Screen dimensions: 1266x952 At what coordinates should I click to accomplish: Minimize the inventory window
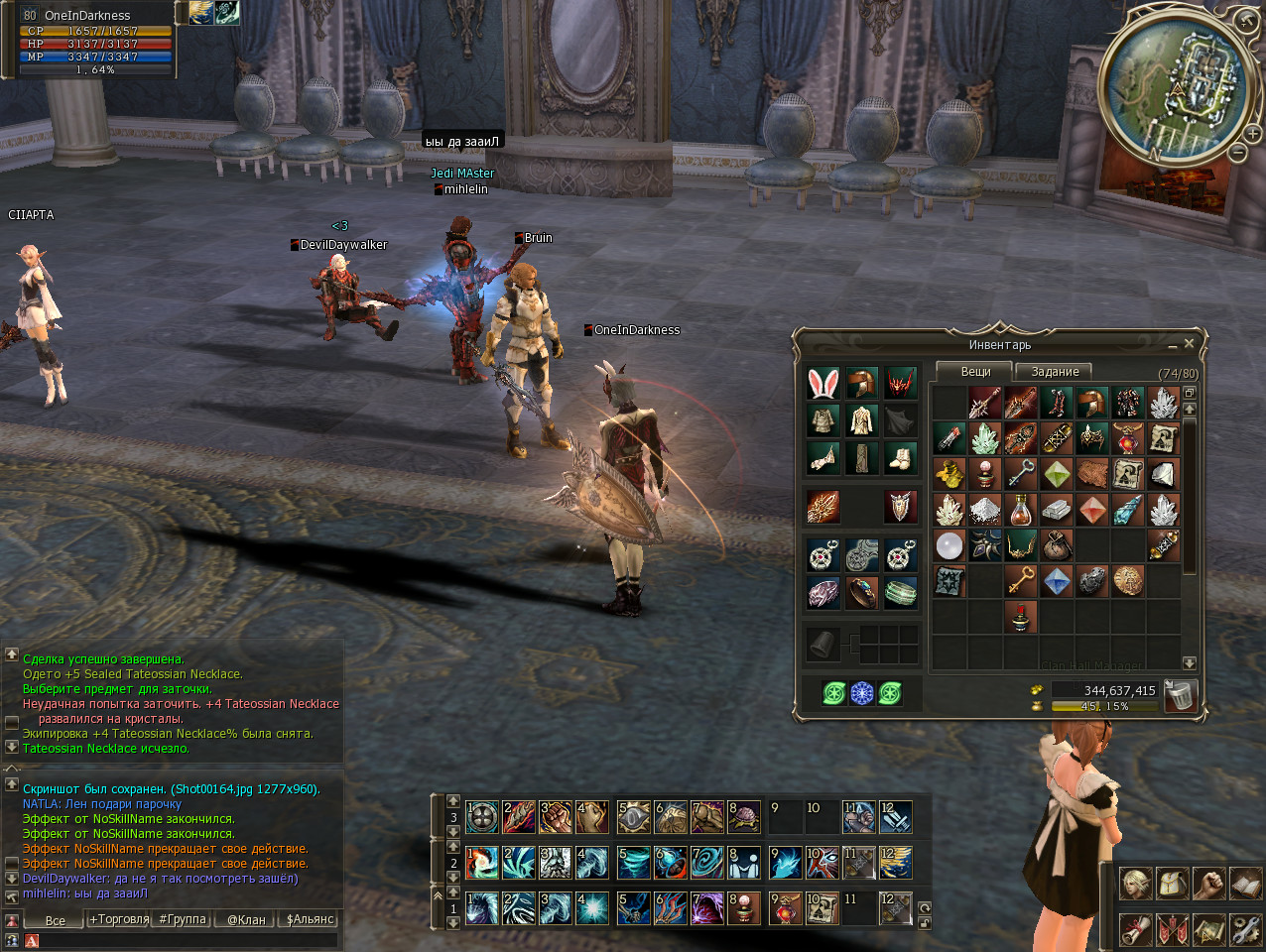(x=1173, y=345)
